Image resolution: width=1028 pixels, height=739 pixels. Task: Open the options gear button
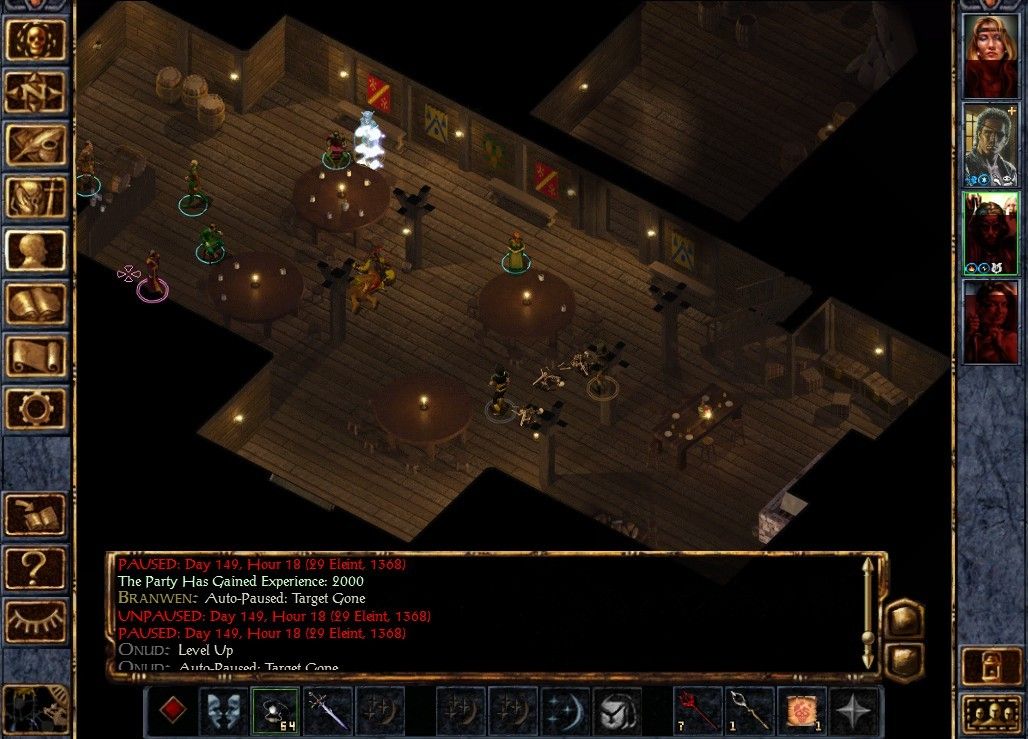click(36, 409)
